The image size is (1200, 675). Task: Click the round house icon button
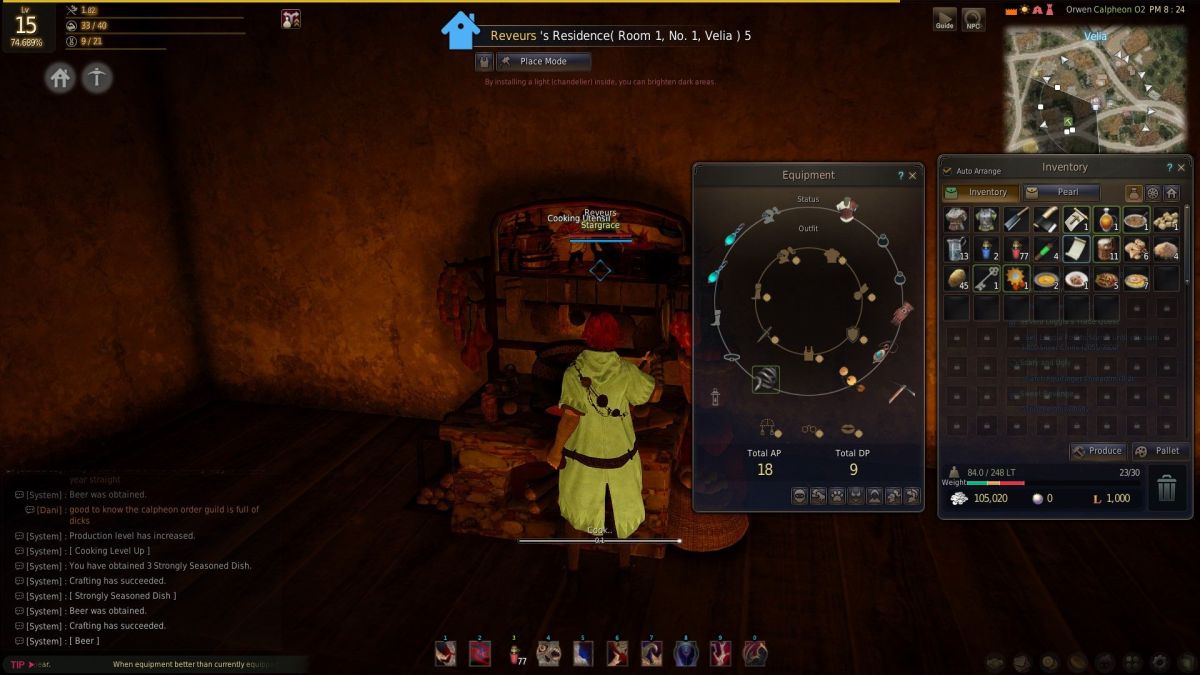[x=61, y=78]
